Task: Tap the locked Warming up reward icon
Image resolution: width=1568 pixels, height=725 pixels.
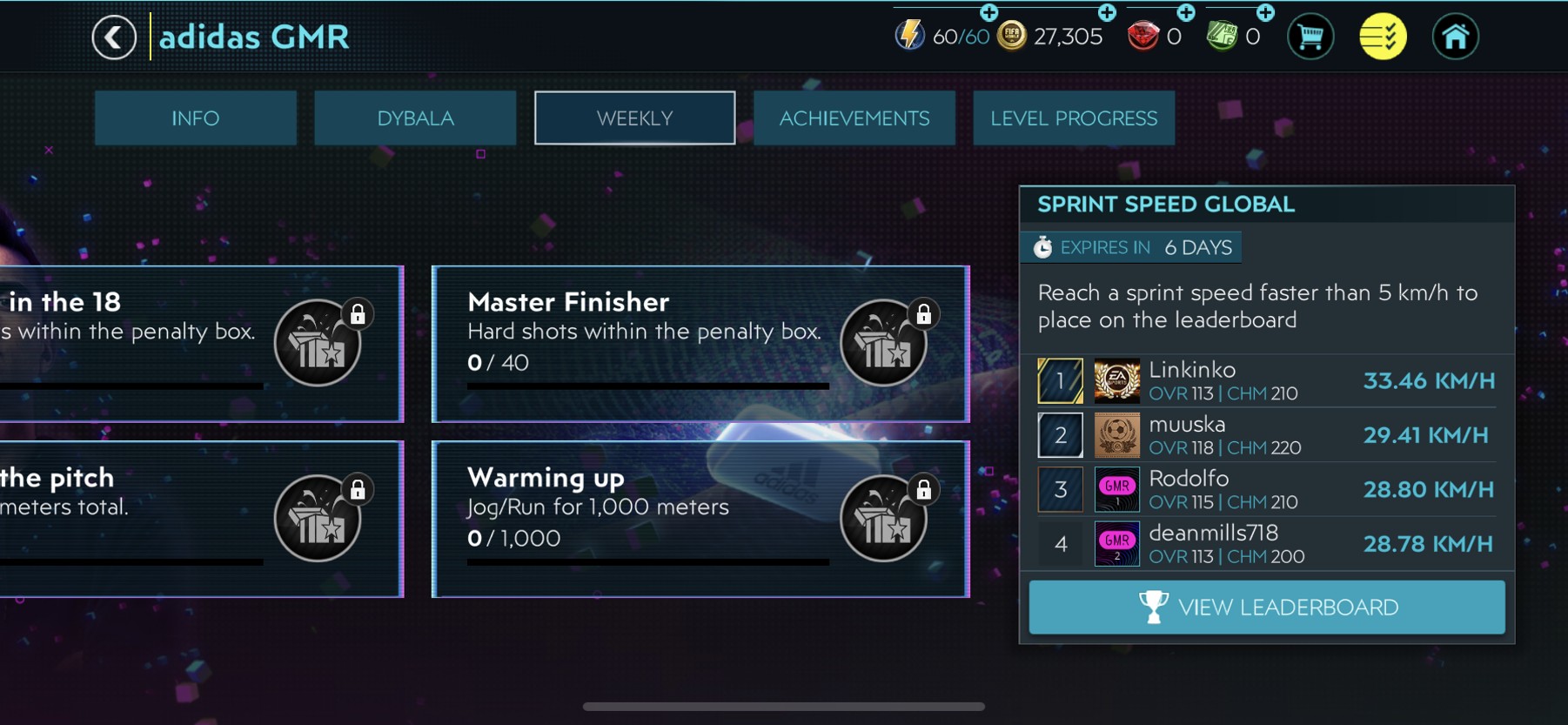Action: [884, 519]
